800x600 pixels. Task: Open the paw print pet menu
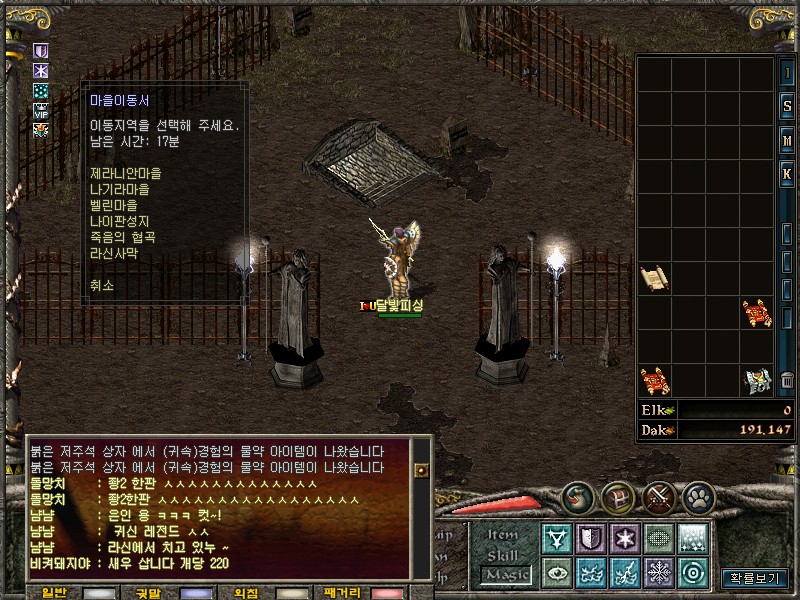point(698,497)
